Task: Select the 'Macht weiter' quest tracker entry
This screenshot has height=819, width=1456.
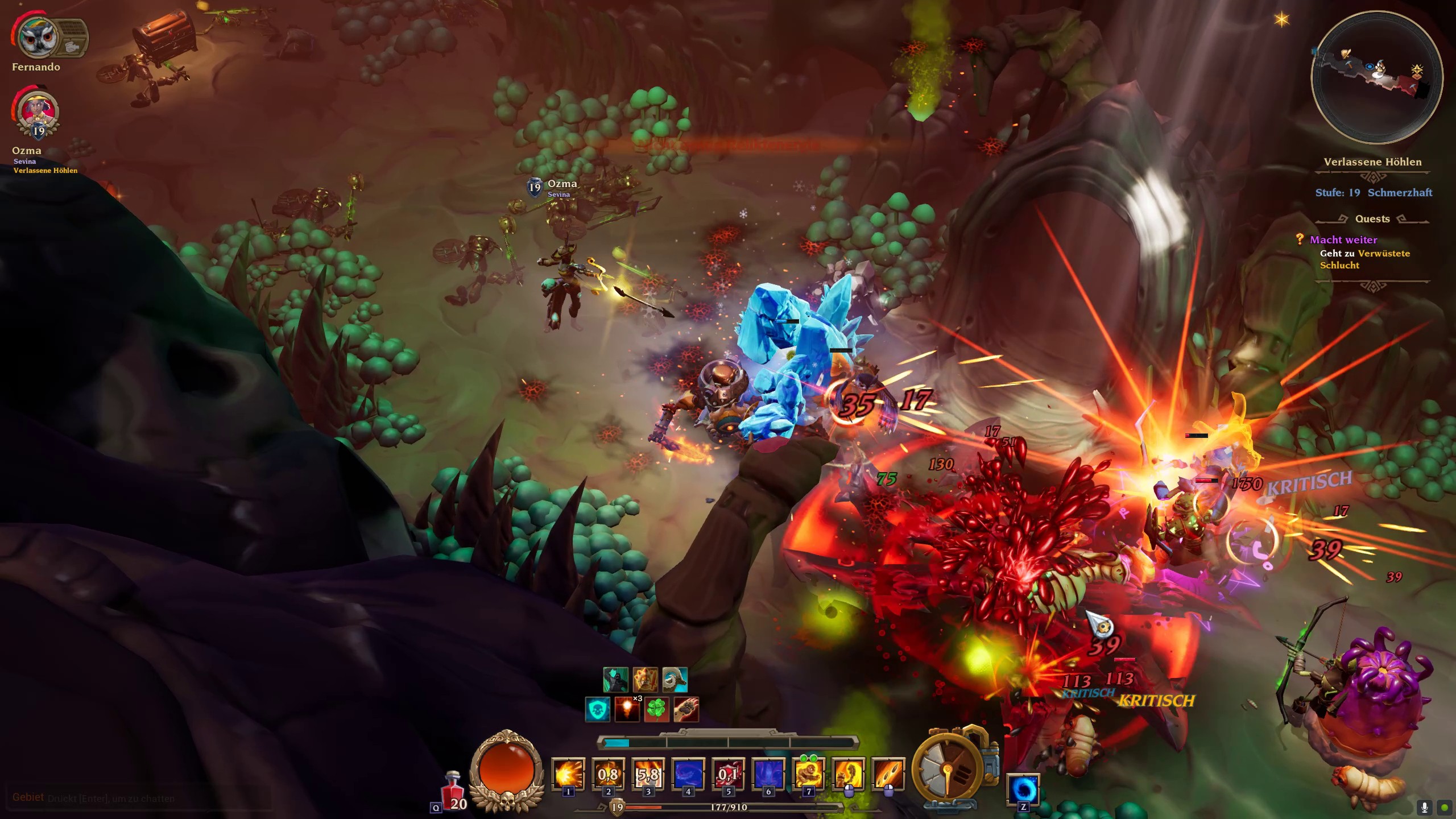Action: coord(1343,239)
